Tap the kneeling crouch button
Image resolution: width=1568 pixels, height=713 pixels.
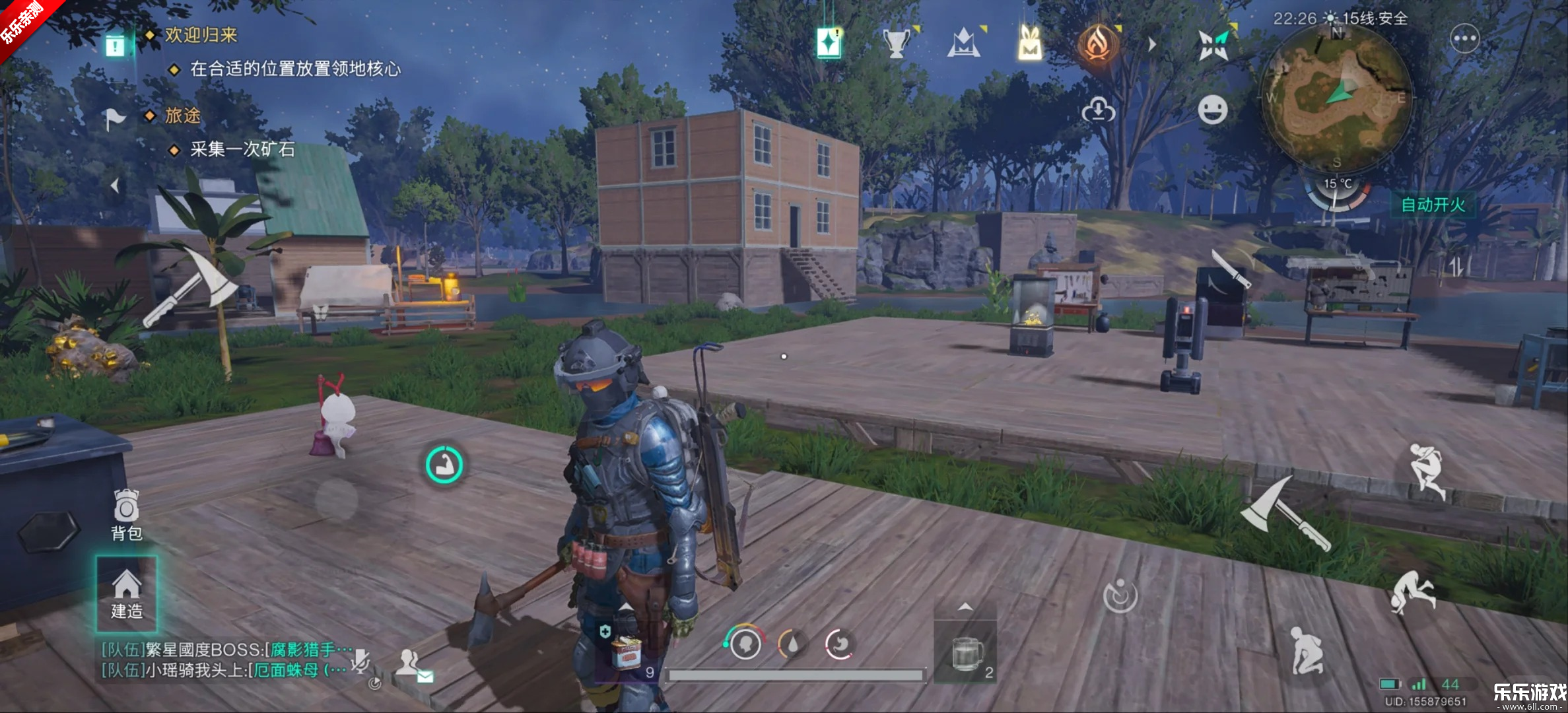(x=1307, y=650)
